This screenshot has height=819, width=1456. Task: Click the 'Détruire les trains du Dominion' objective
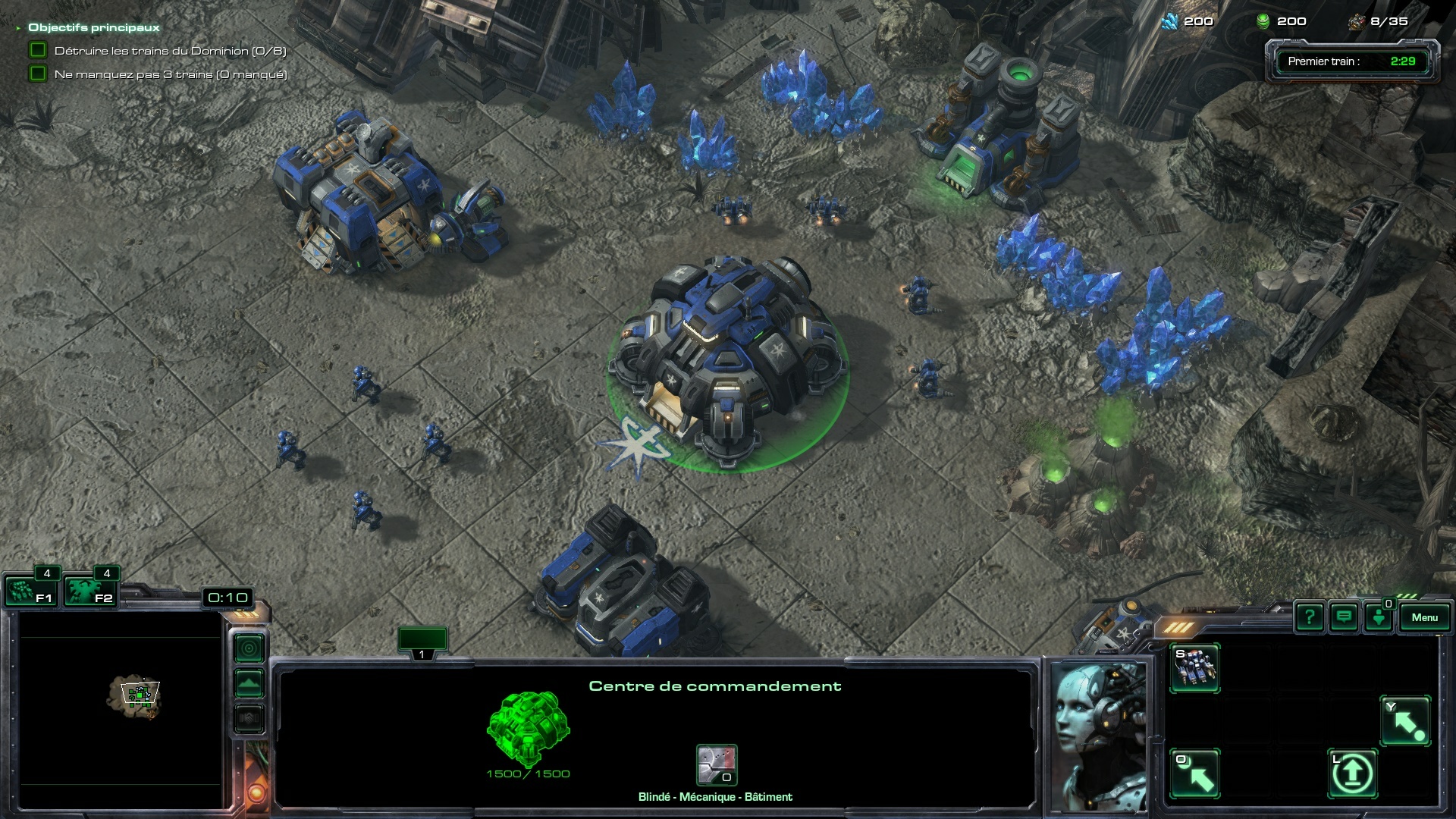point(170,51)
